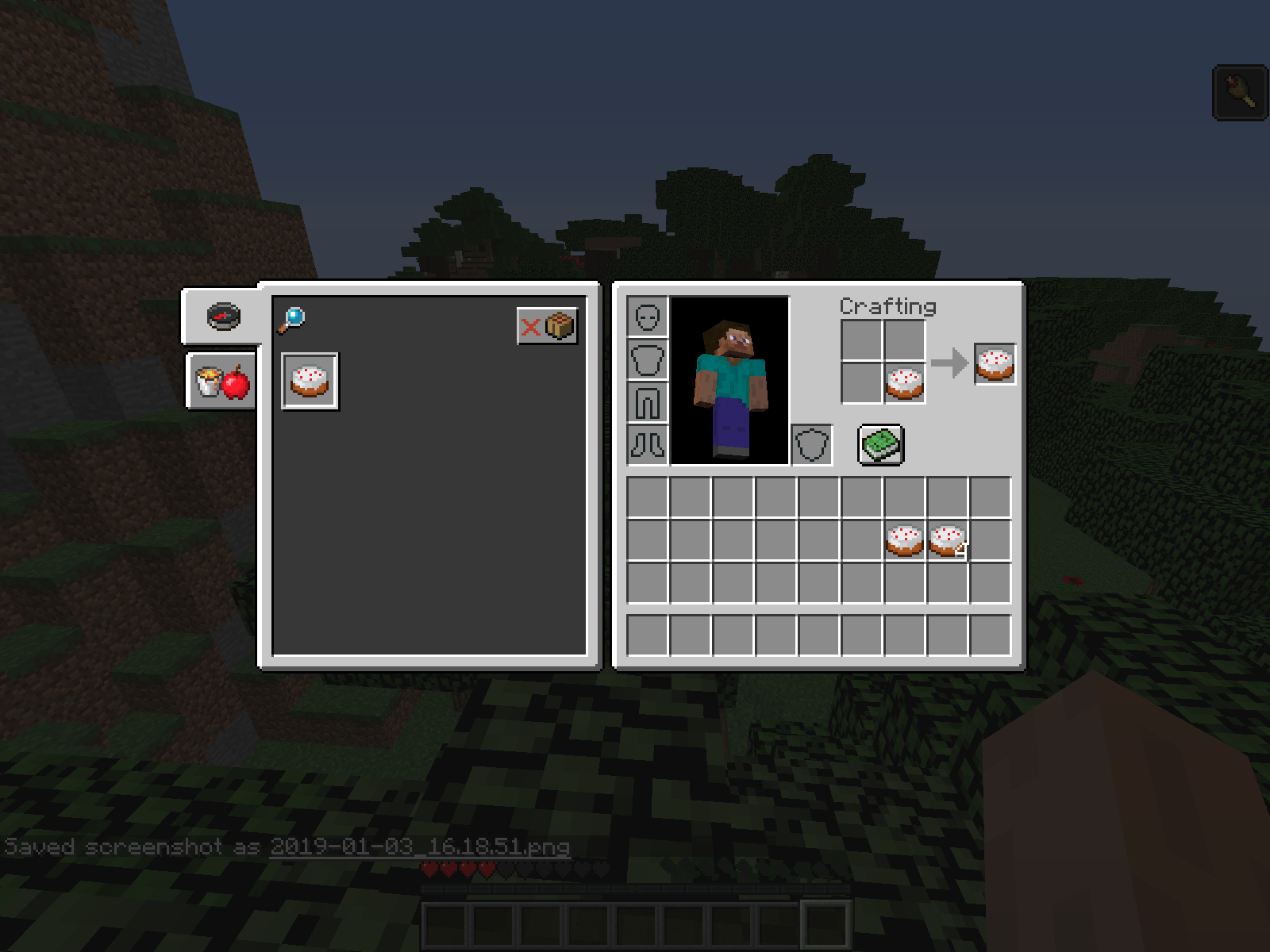The width and height of the screenshot is (1270, 952).
Task: Select the empty helmet armor slot
Action: coord(648,317)
